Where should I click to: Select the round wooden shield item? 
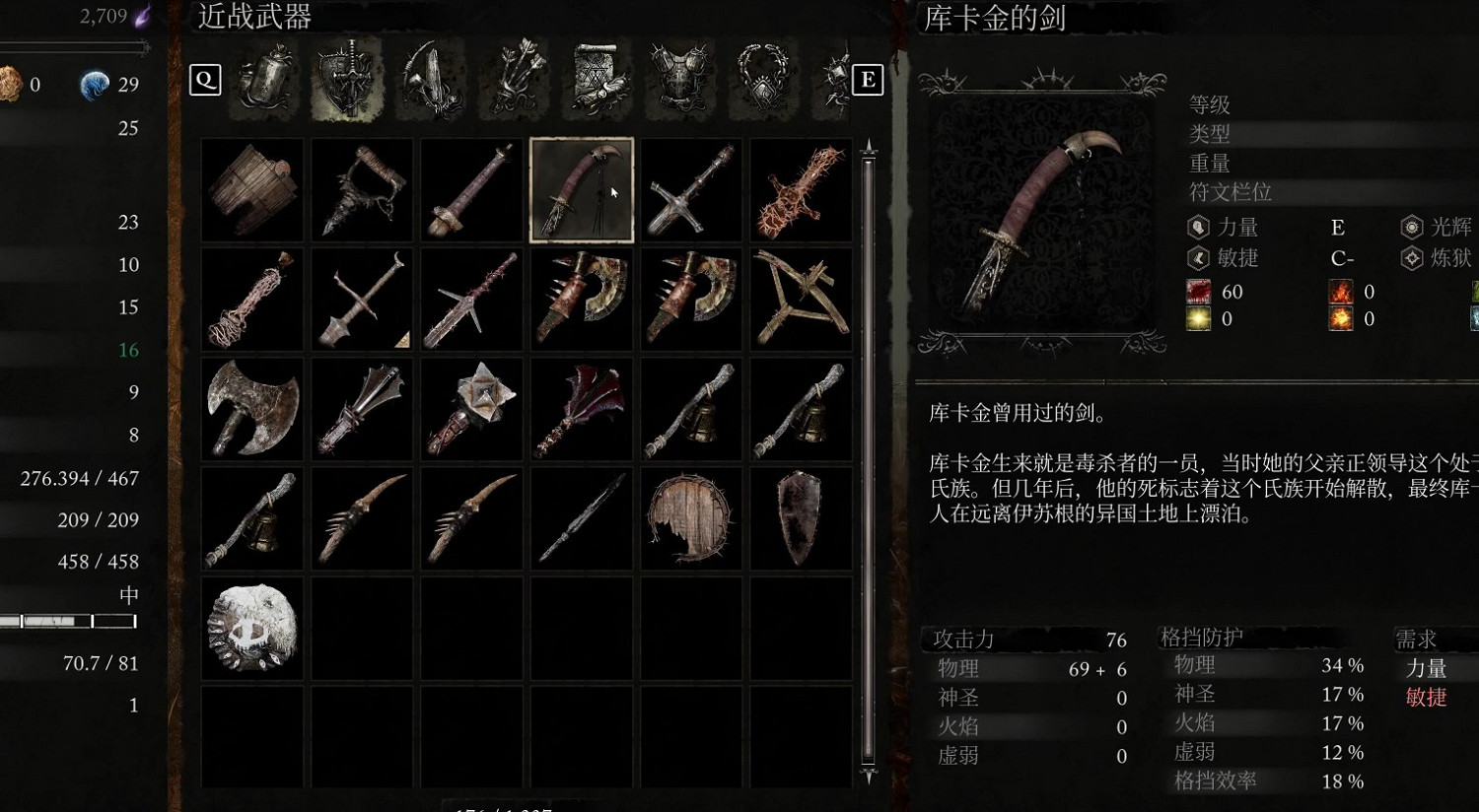[690, 518]
